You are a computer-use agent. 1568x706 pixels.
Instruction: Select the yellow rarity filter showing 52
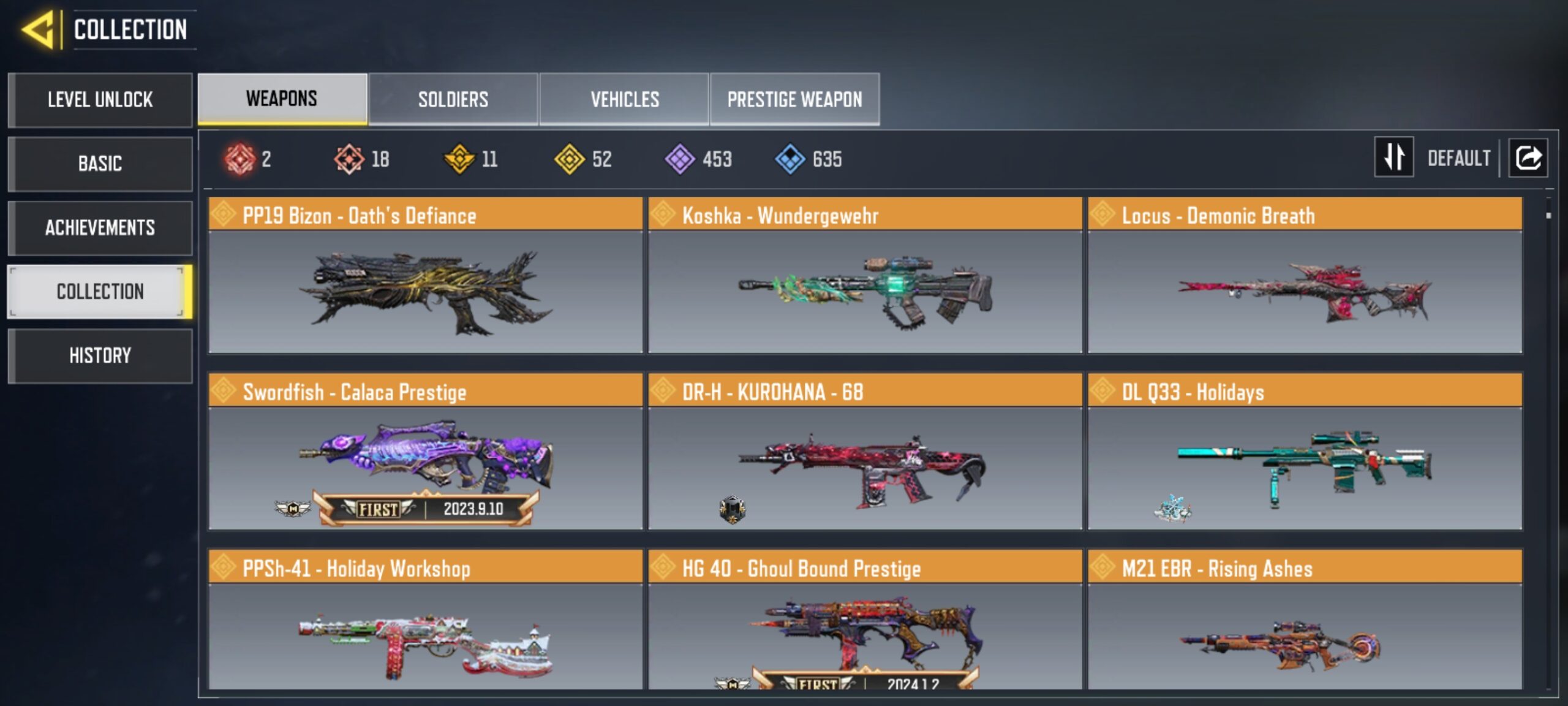(570, 159)
